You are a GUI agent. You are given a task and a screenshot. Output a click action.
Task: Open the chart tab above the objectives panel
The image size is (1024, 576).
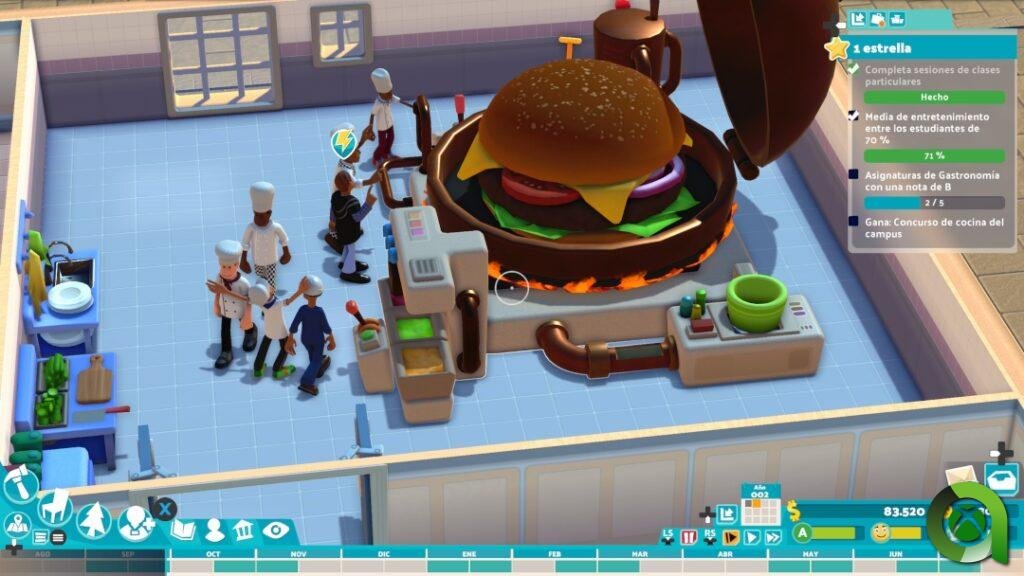(x=858, y=18)
